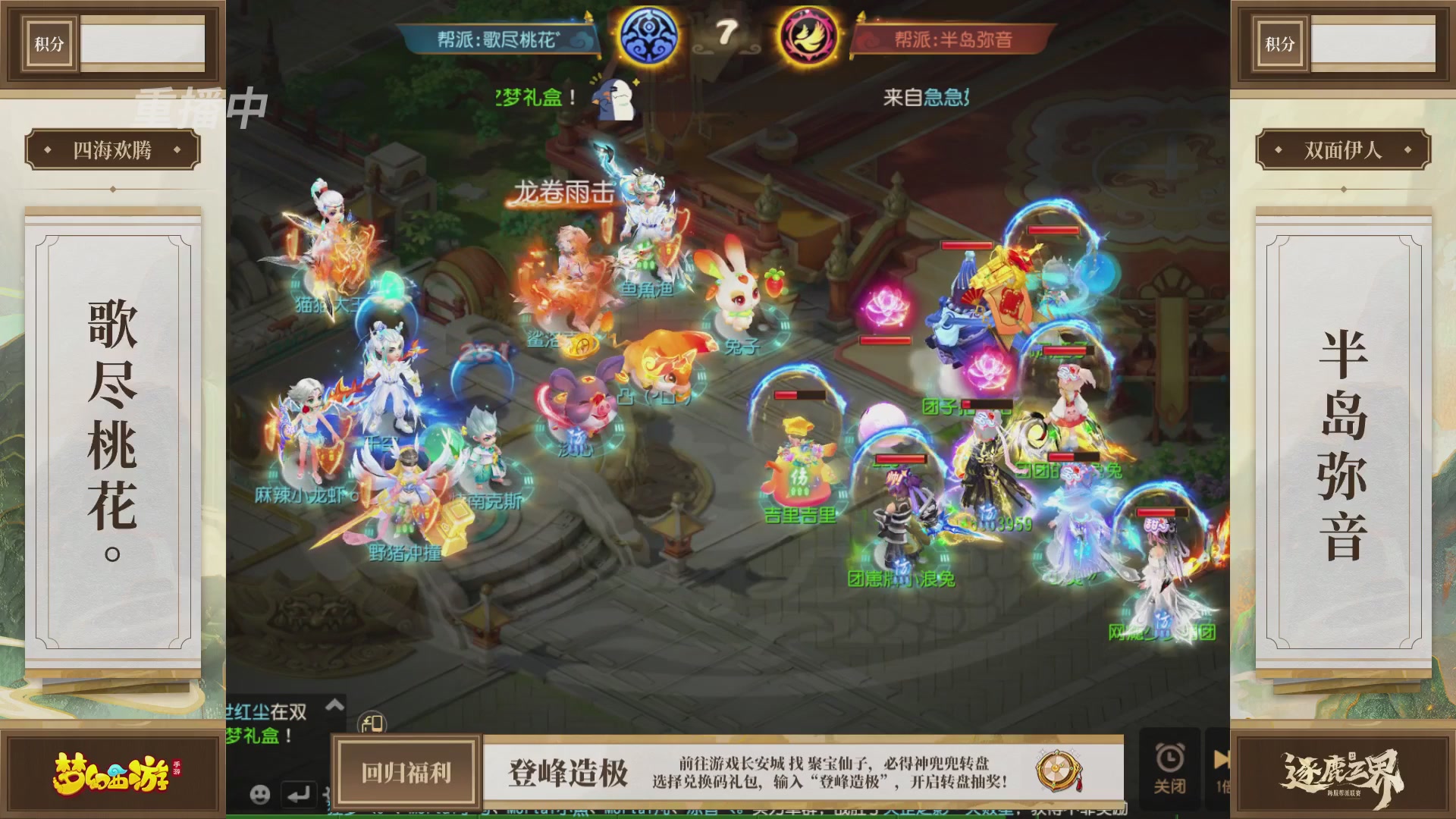Switch the 1倍 playback speed setting
The width and height of the screenshot is (1456, 819).
click(x=1221, y=787)
